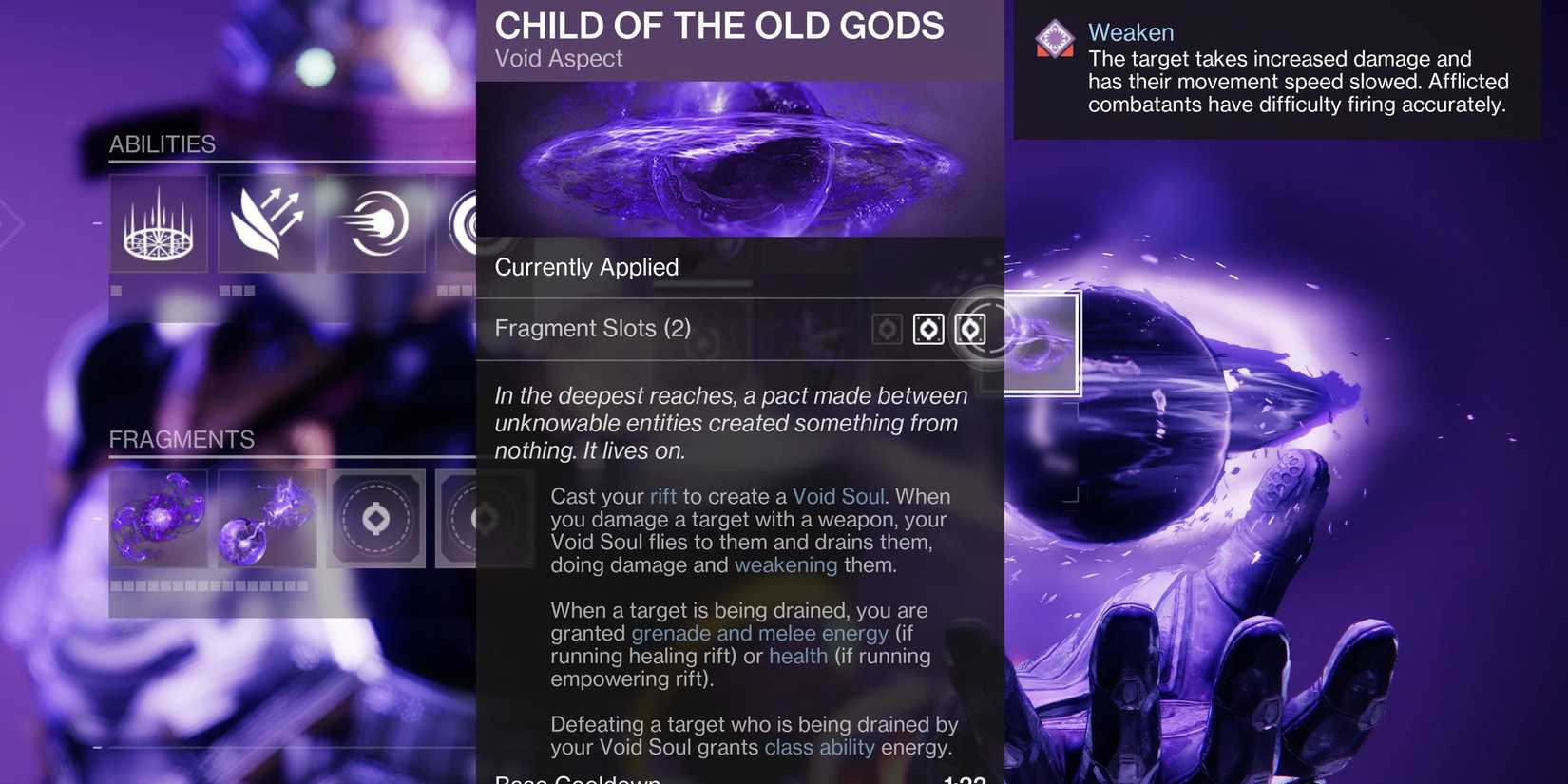Click the 'class ability' keyword link
The width and height of the screenshot is (1568, 784).
(x=818, y=747)
